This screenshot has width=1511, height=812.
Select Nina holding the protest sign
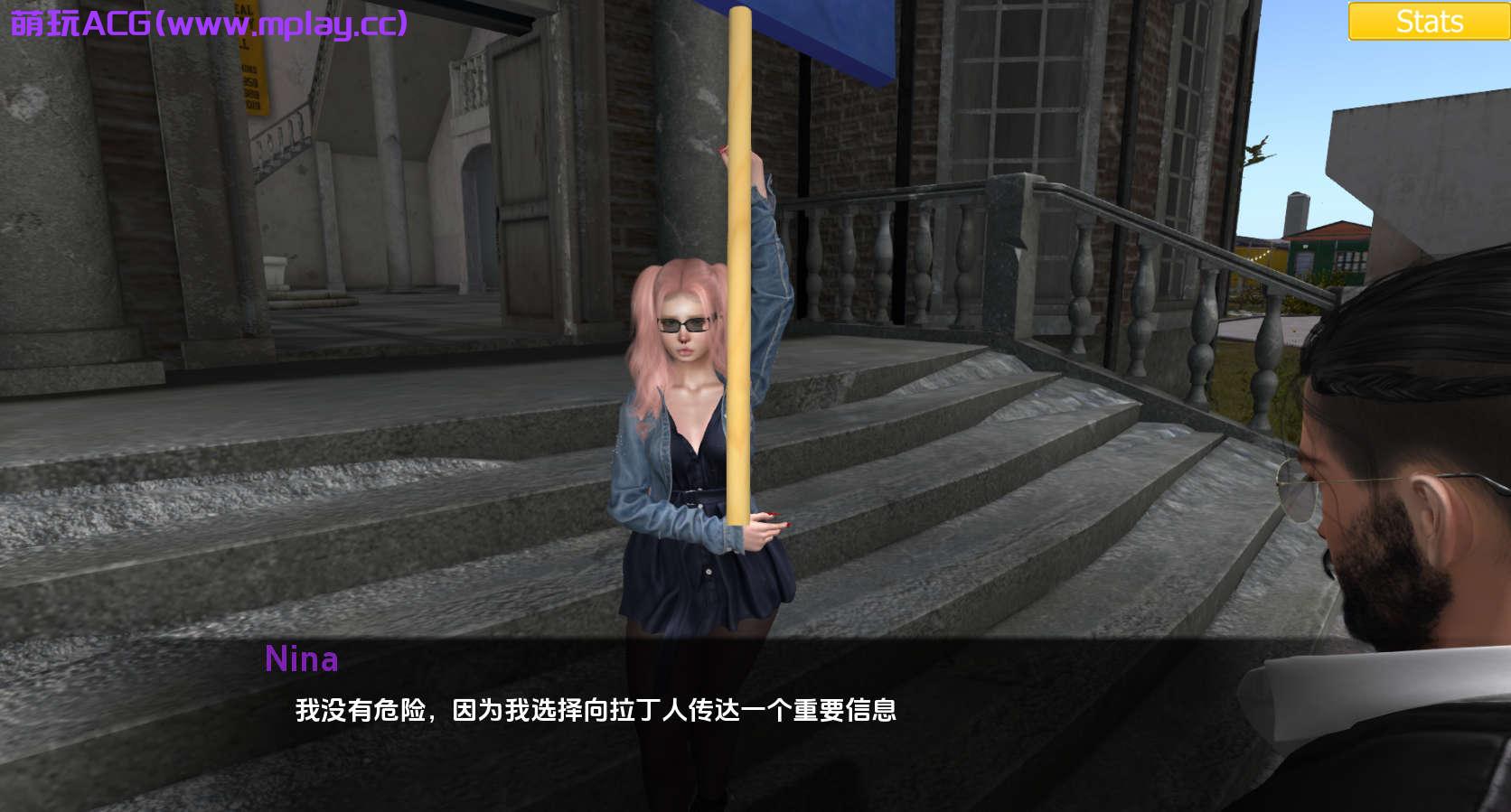[x=696, y=452]
